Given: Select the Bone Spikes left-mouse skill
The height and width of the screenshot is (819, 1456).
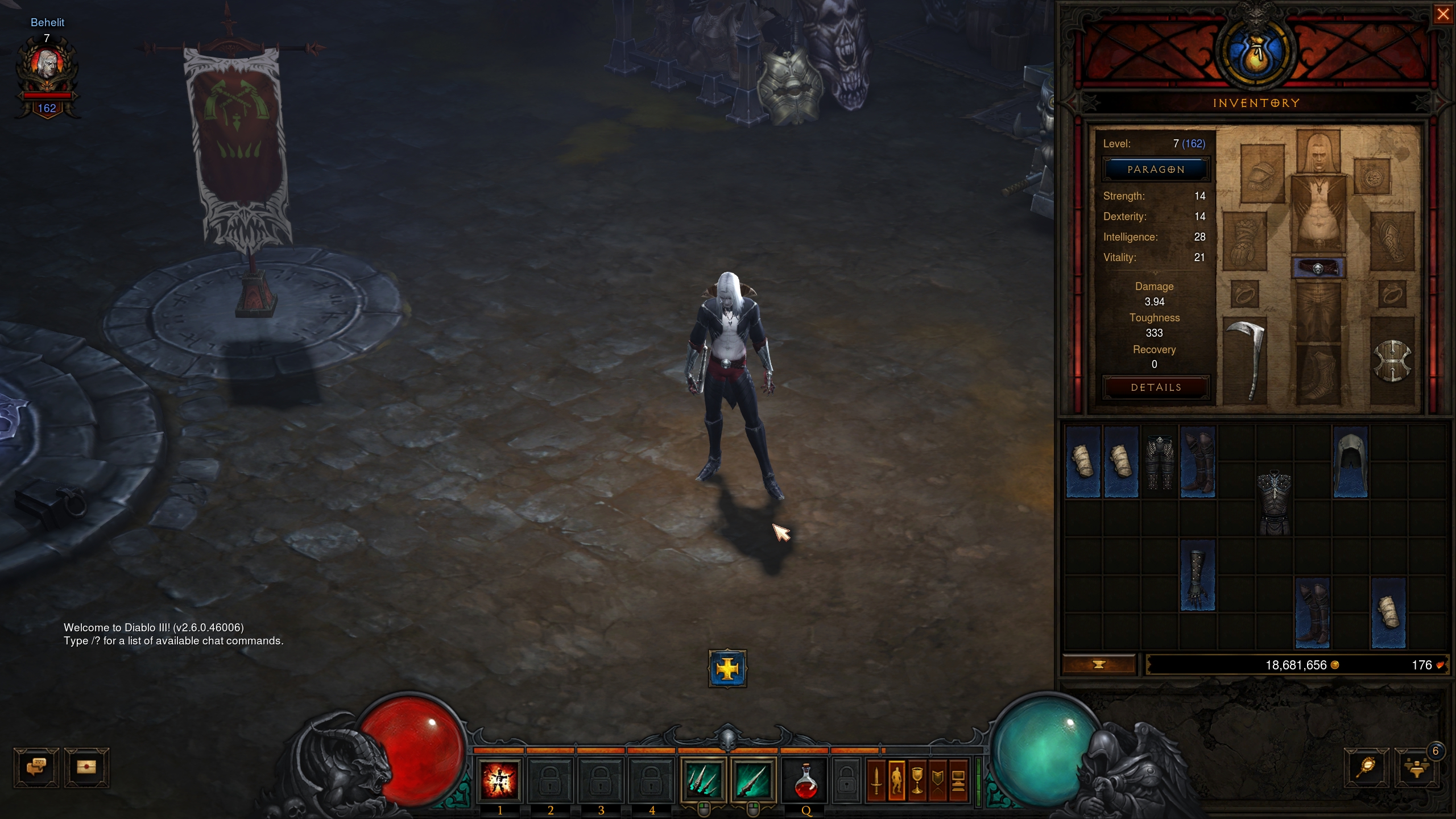Looking at the screenshot, I should pos(703,779).
